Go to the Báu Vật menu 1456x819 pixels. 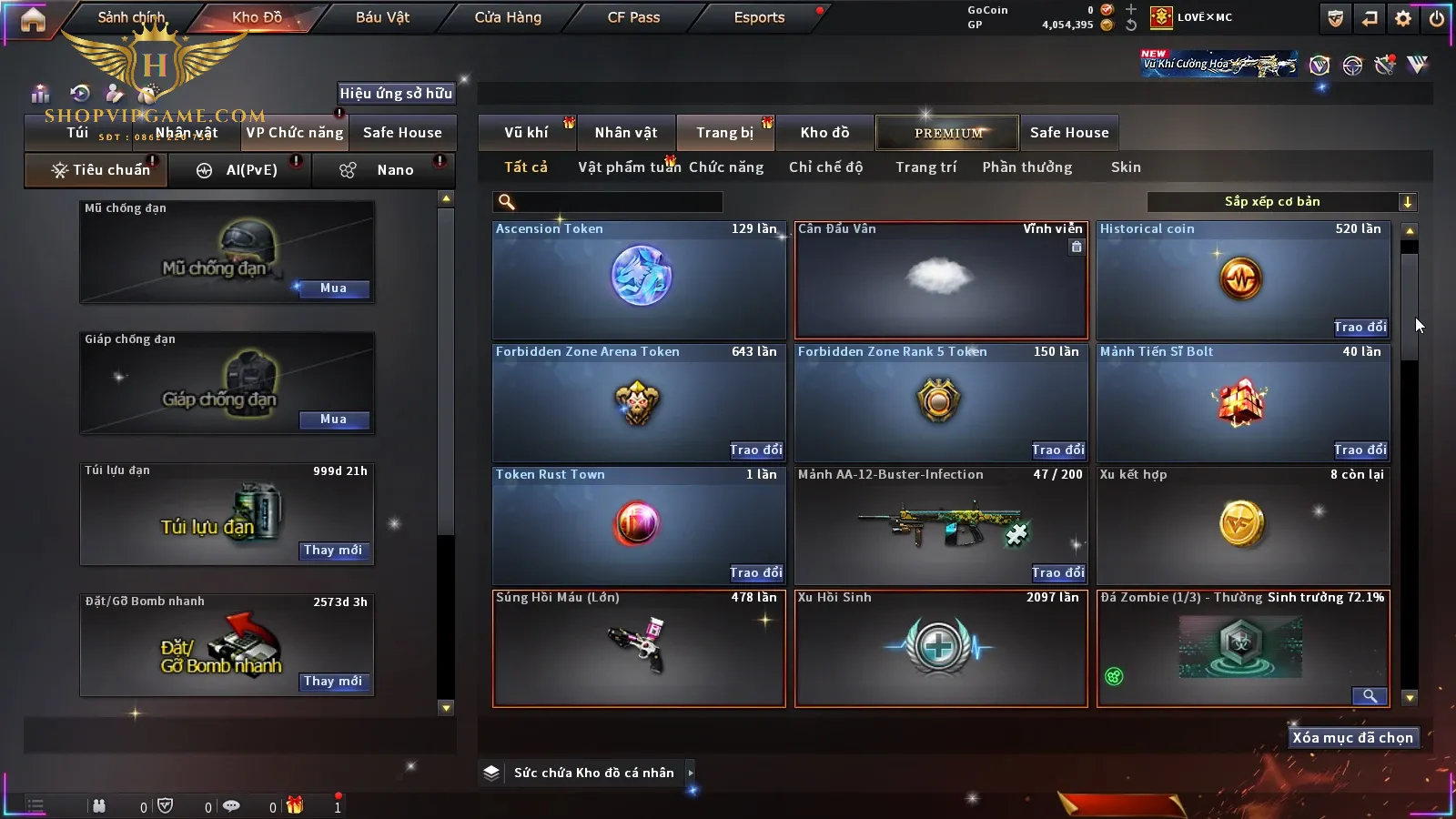382,17
